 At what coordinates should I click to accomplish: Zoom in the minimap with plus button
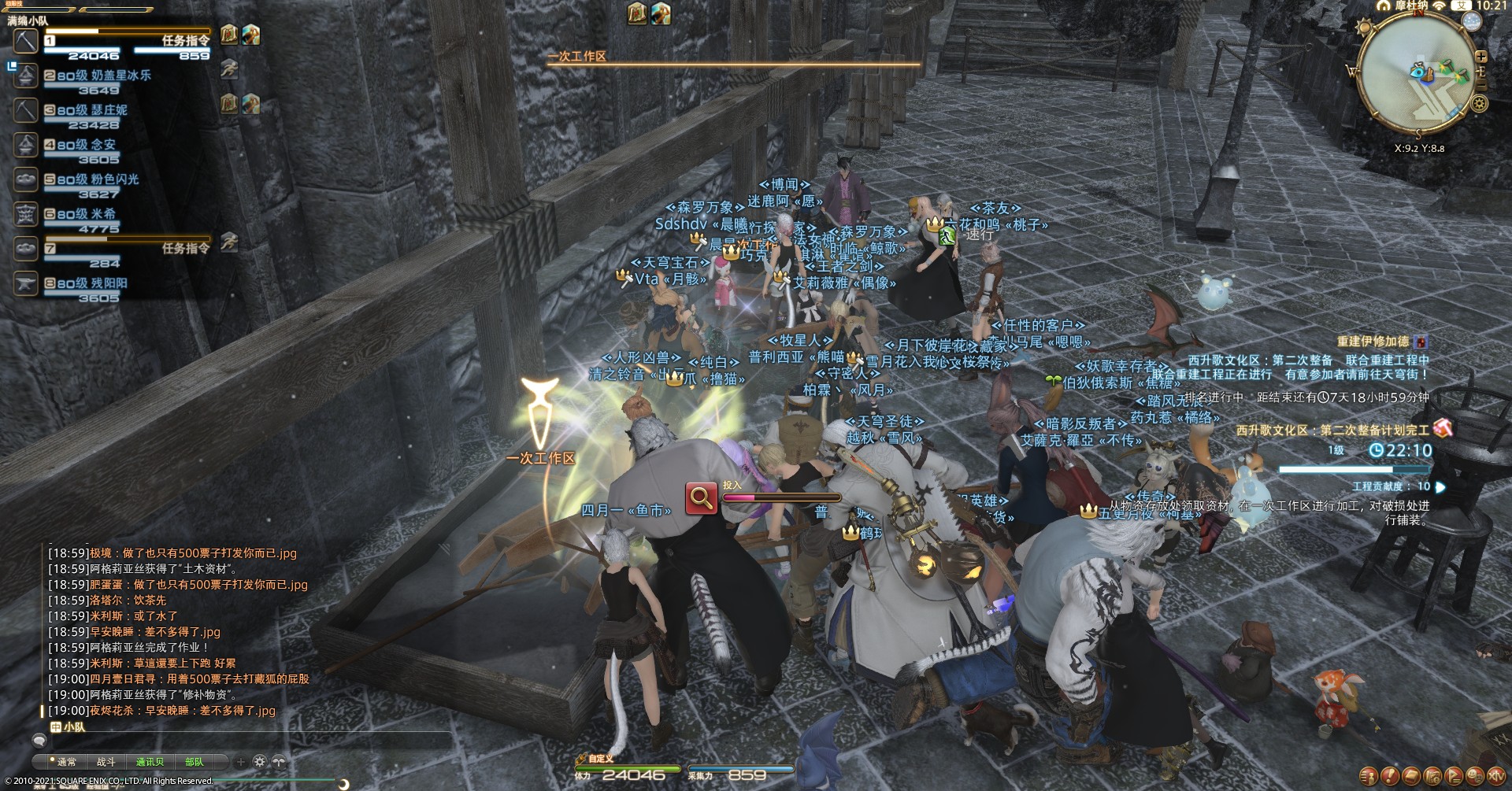1480,57
